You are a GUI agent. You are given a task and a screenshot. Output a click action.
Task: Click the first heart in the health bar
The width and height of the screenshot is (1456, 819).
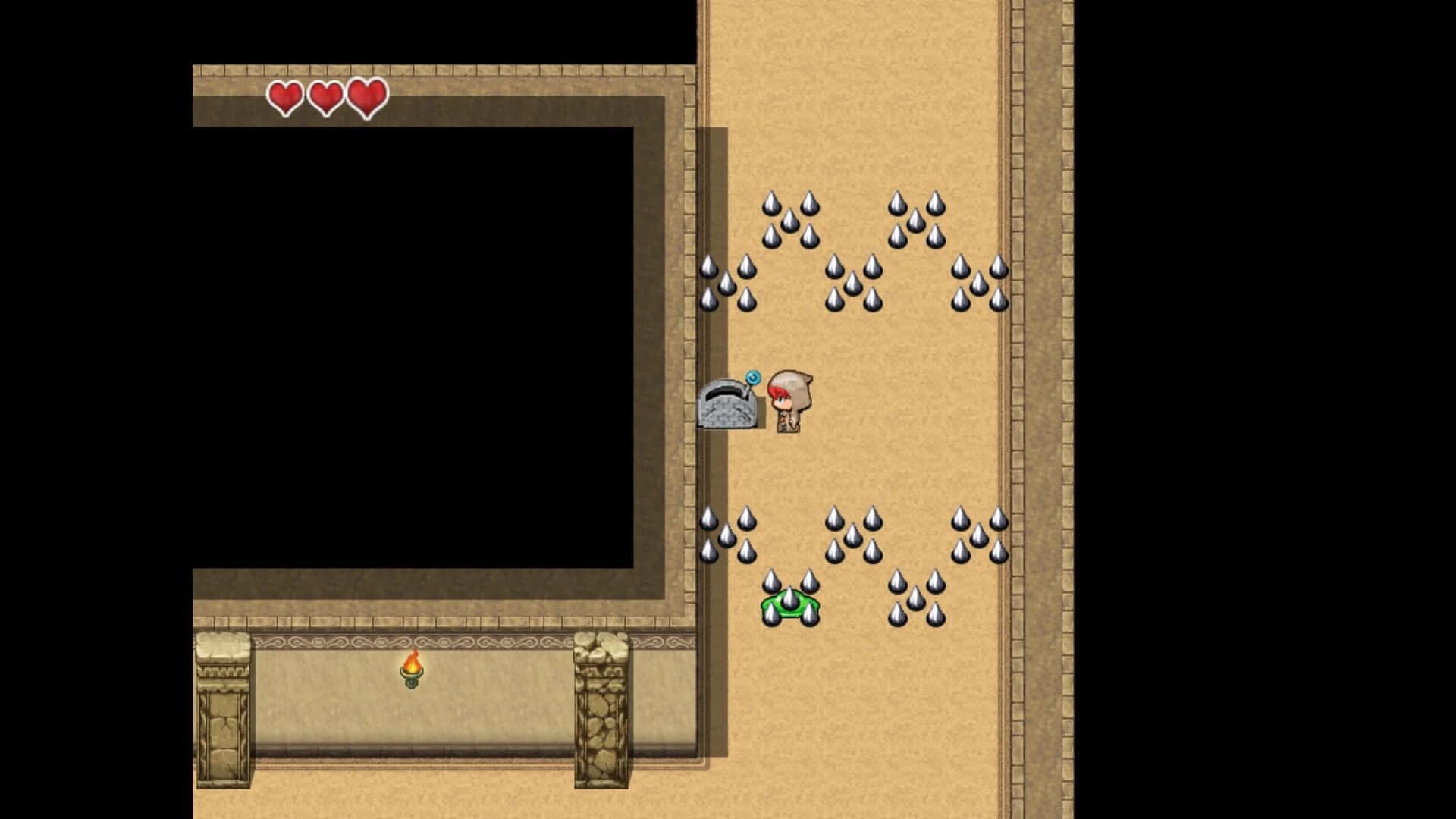pos(284,97)
